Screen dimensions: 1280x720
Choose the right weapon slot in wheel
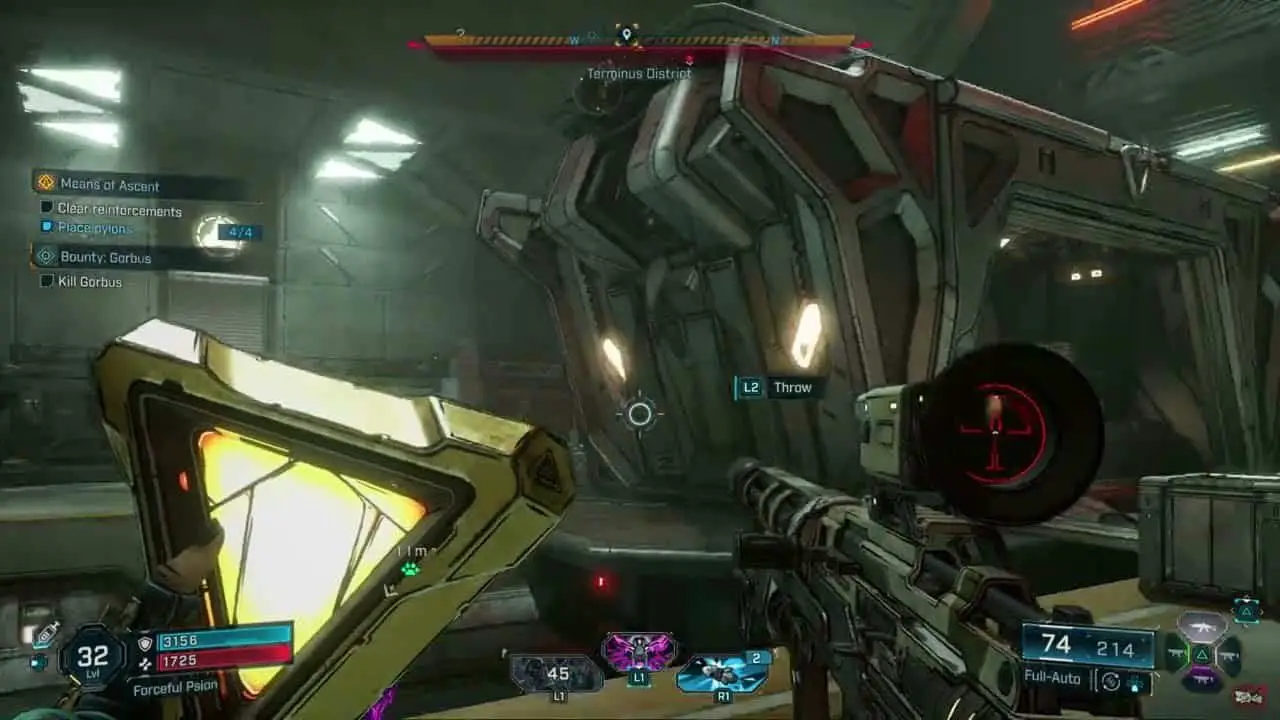(x=1229, y=655)
